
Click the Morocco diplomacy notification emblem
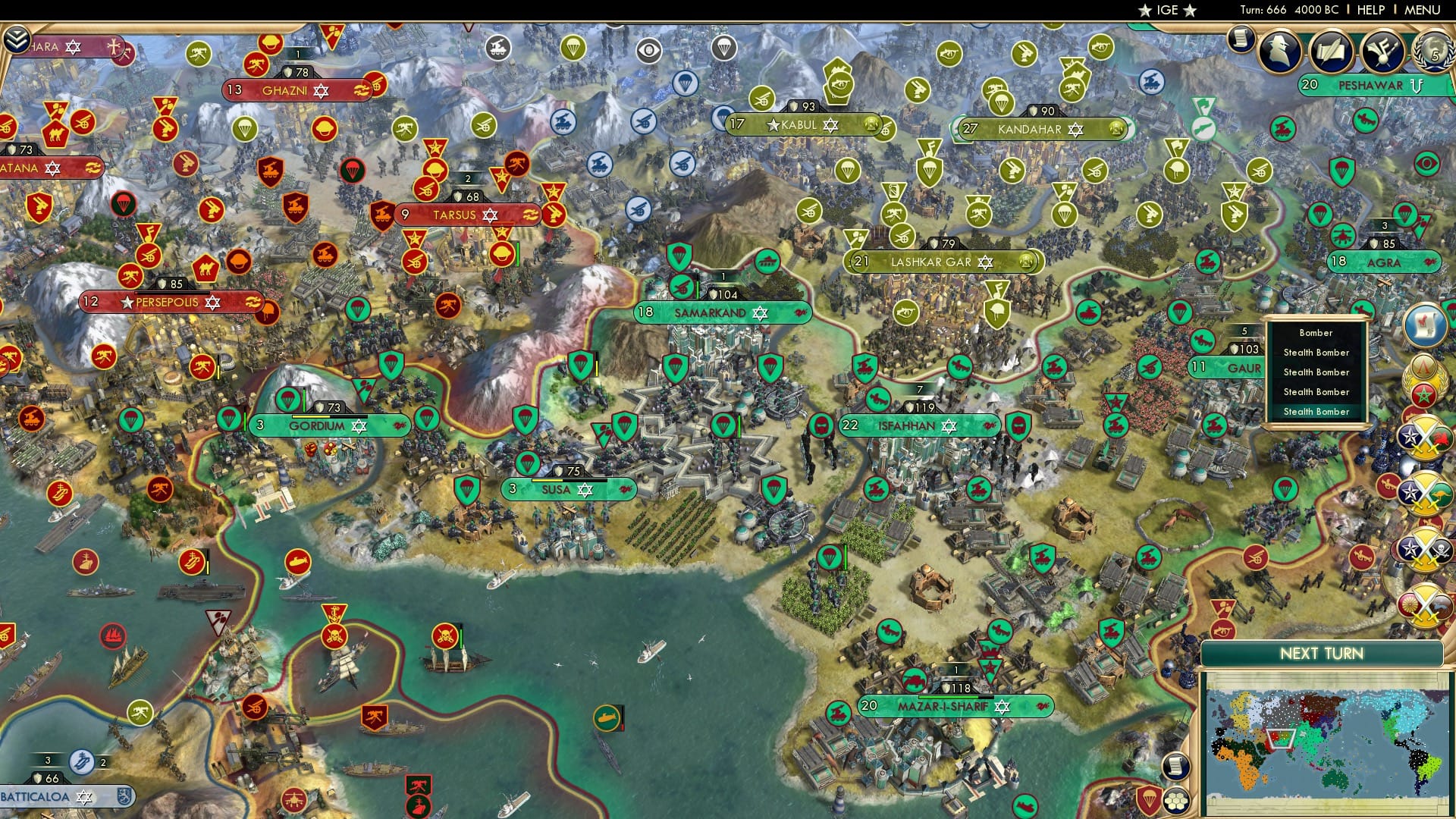1424,394
